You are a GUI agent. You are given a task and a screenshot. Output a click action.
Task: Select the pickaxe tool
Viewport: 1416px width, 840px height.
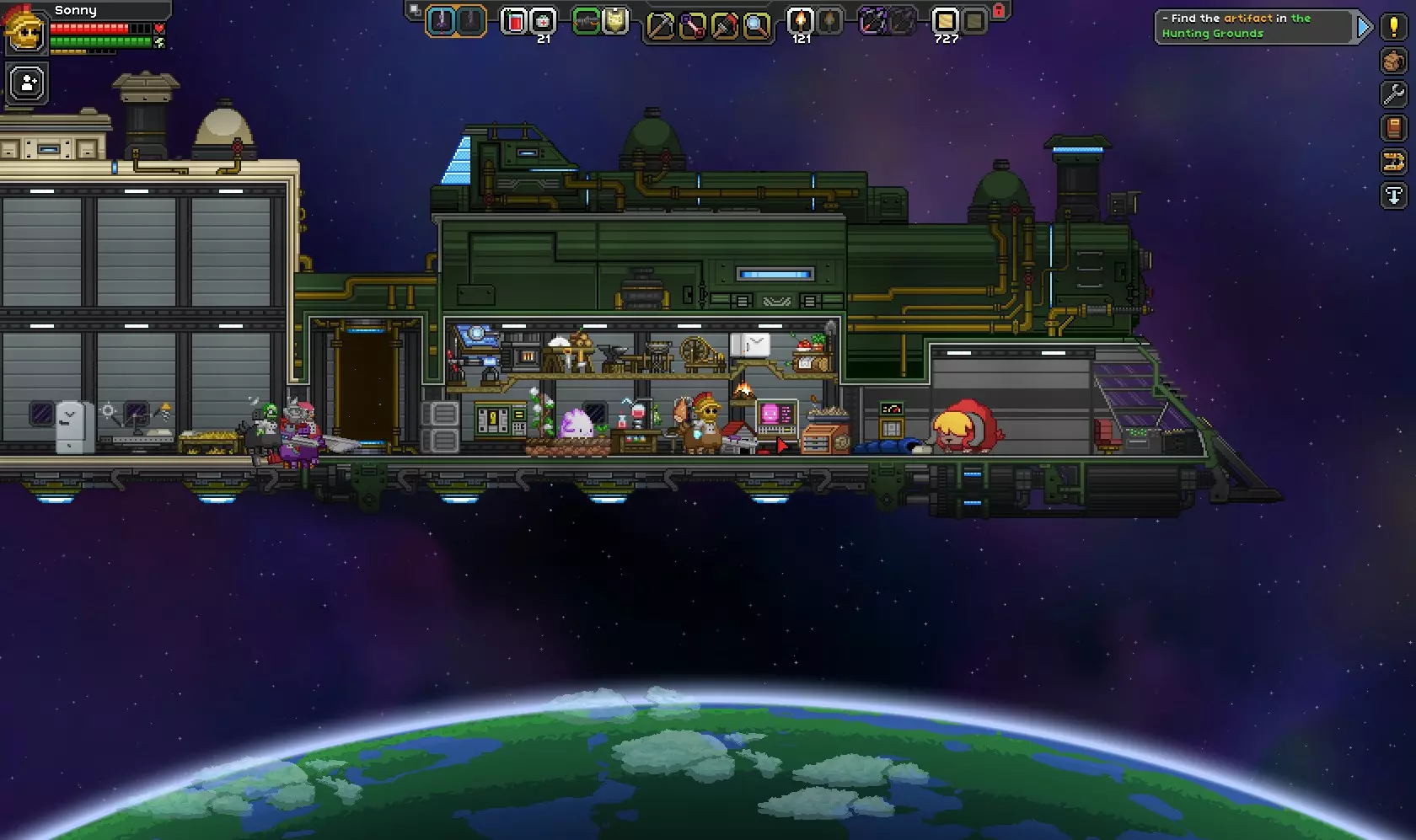tap(660, 26)
